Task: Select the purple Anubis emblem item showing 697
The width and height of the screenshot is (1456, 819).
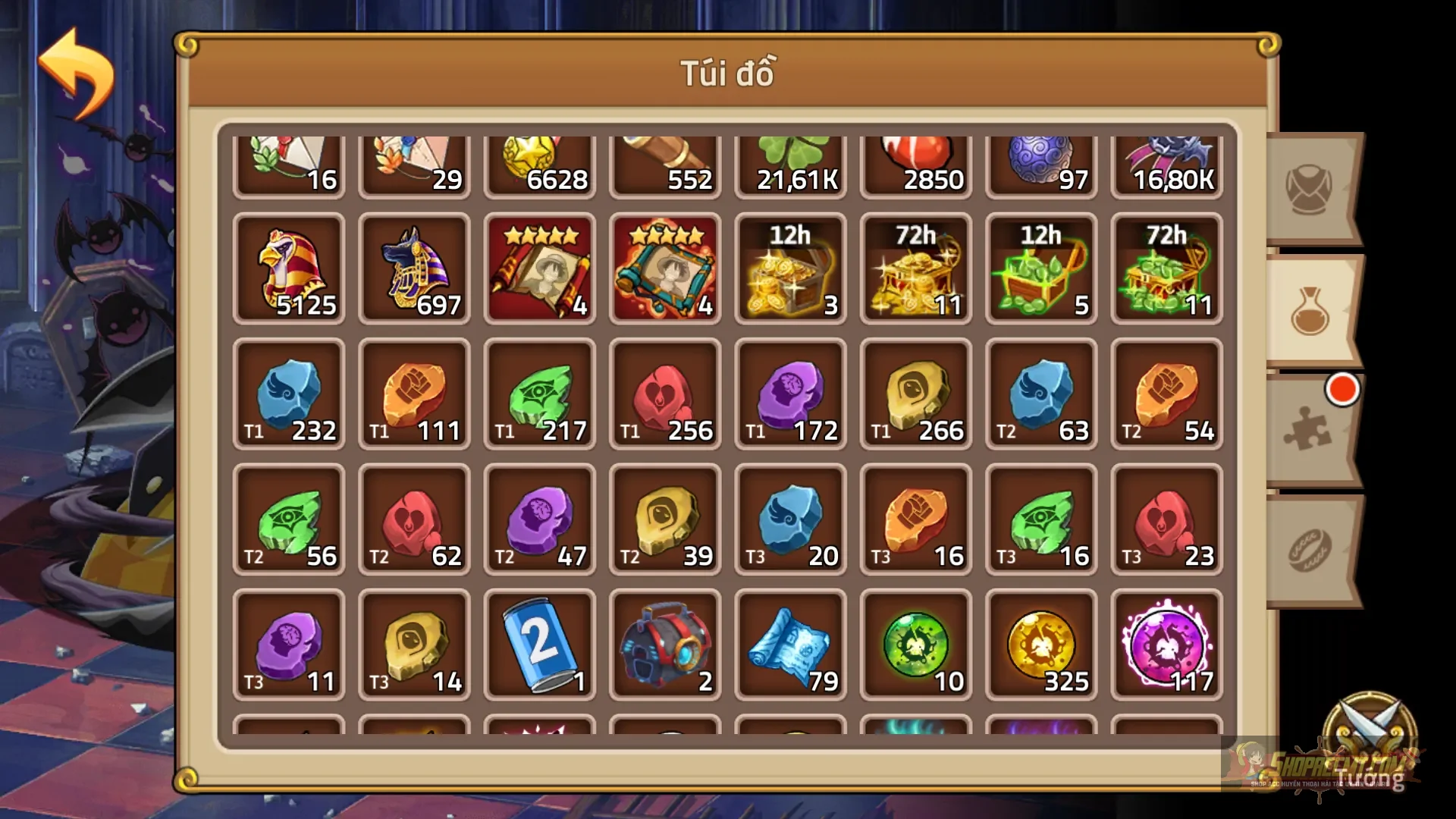Action: (414, 269)
